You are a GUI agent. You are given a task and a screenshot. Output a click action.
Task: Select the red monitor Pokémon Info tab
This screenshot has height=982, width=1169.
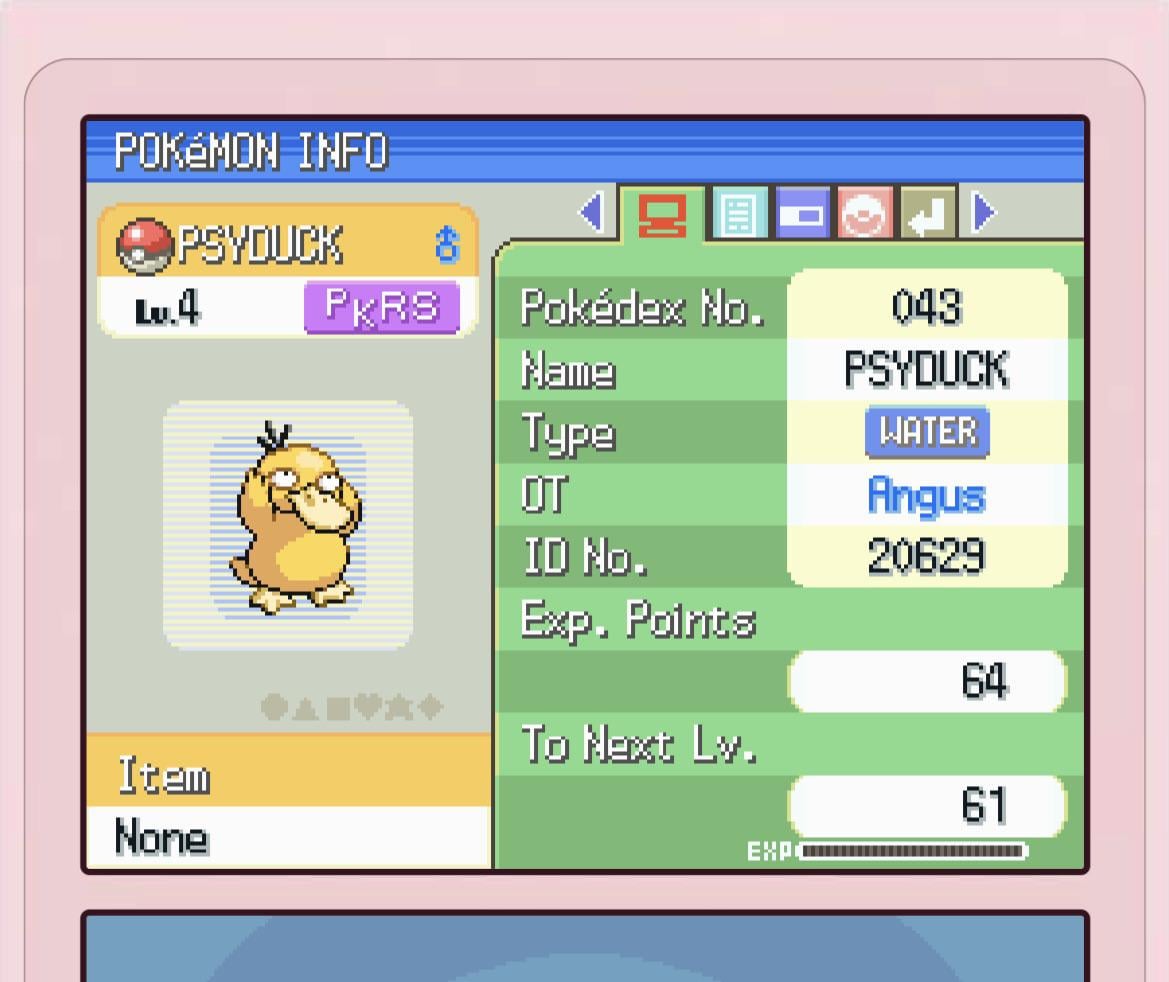(662, 214)
